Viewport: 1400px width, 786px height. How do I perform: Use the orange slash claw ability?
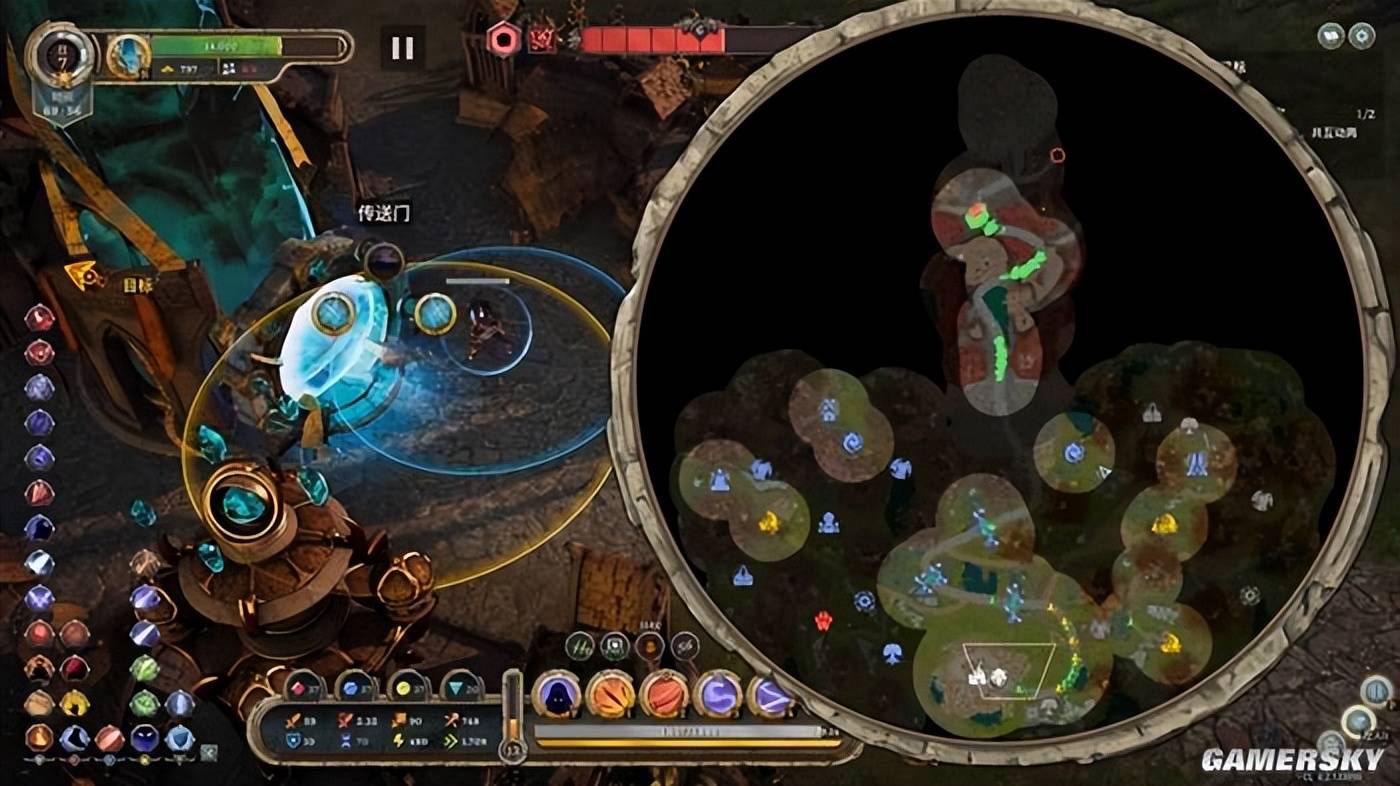tap(610, 694)
